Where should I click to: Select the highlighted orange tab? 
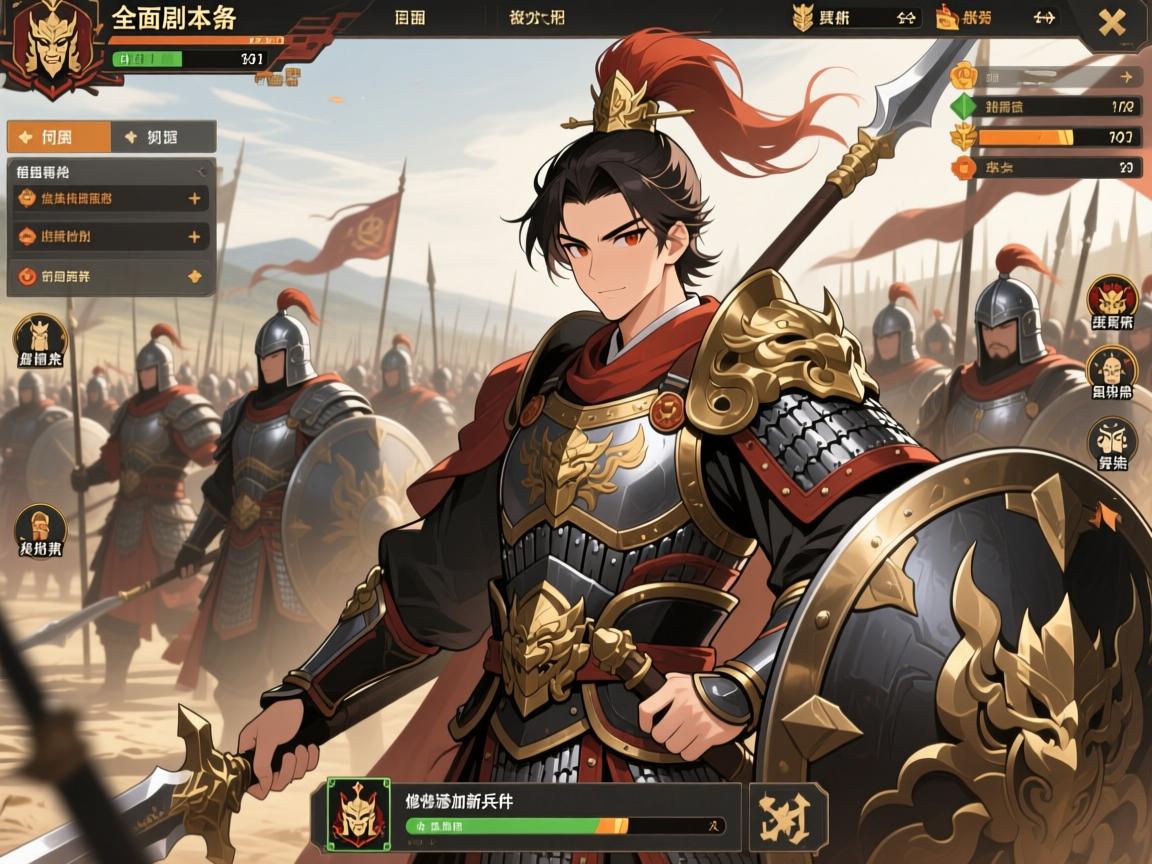pos(59,137)
